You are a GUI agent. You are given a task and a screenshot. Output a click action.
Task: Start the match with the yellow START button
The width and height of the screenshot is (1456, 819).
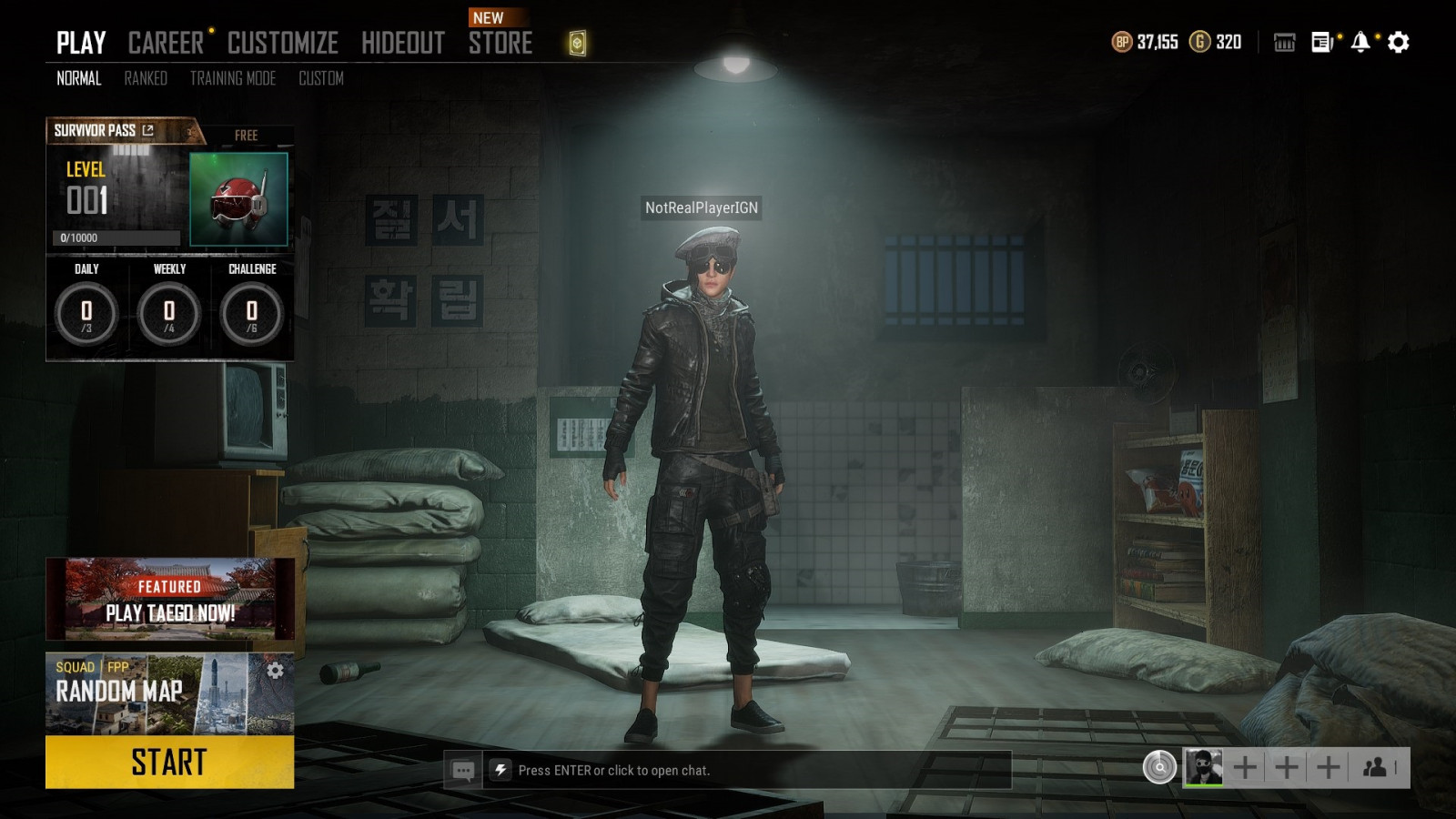(169, 762)
